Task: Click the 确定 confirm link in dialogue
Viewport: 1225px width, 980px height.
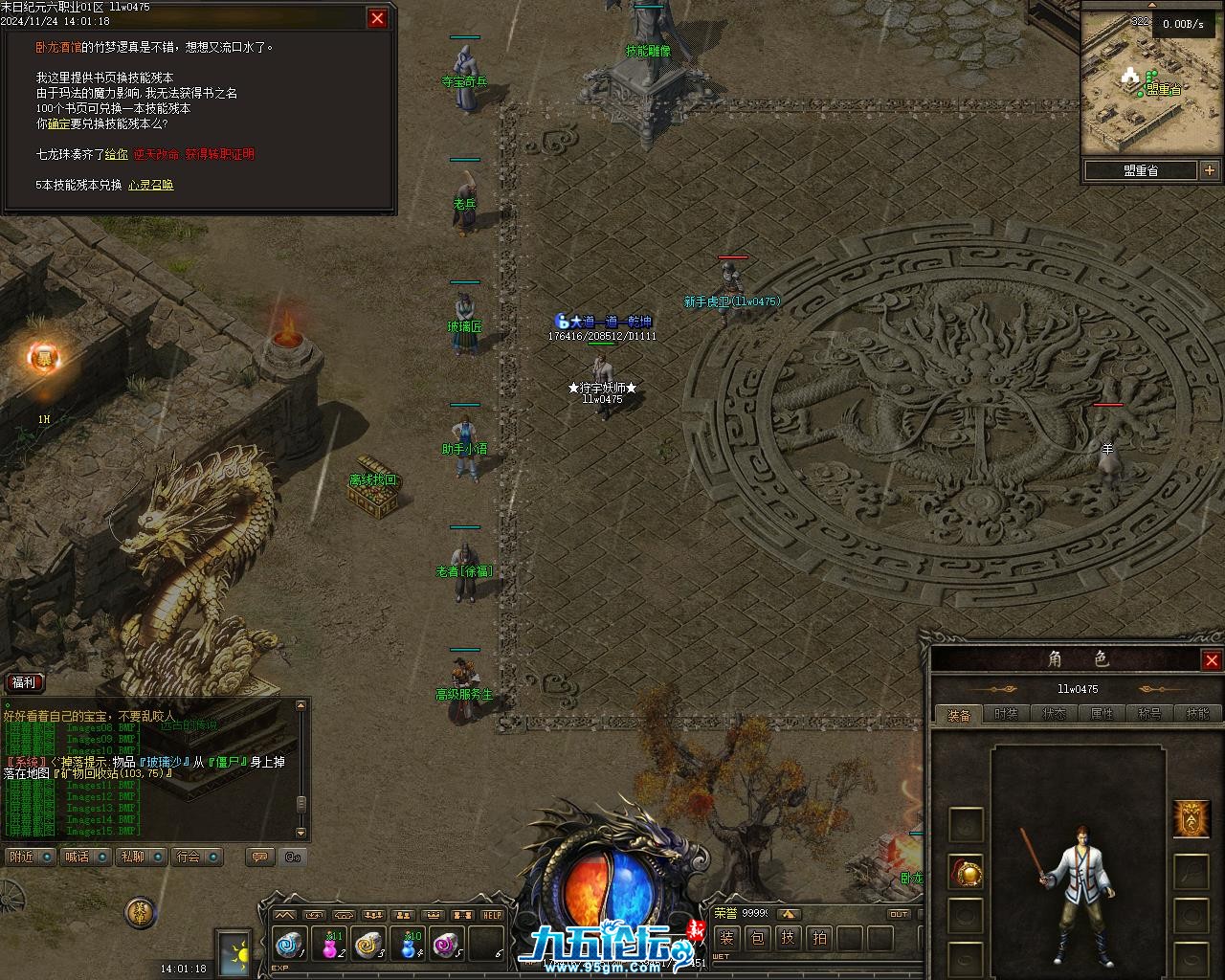Action: (x=58, y=123)
